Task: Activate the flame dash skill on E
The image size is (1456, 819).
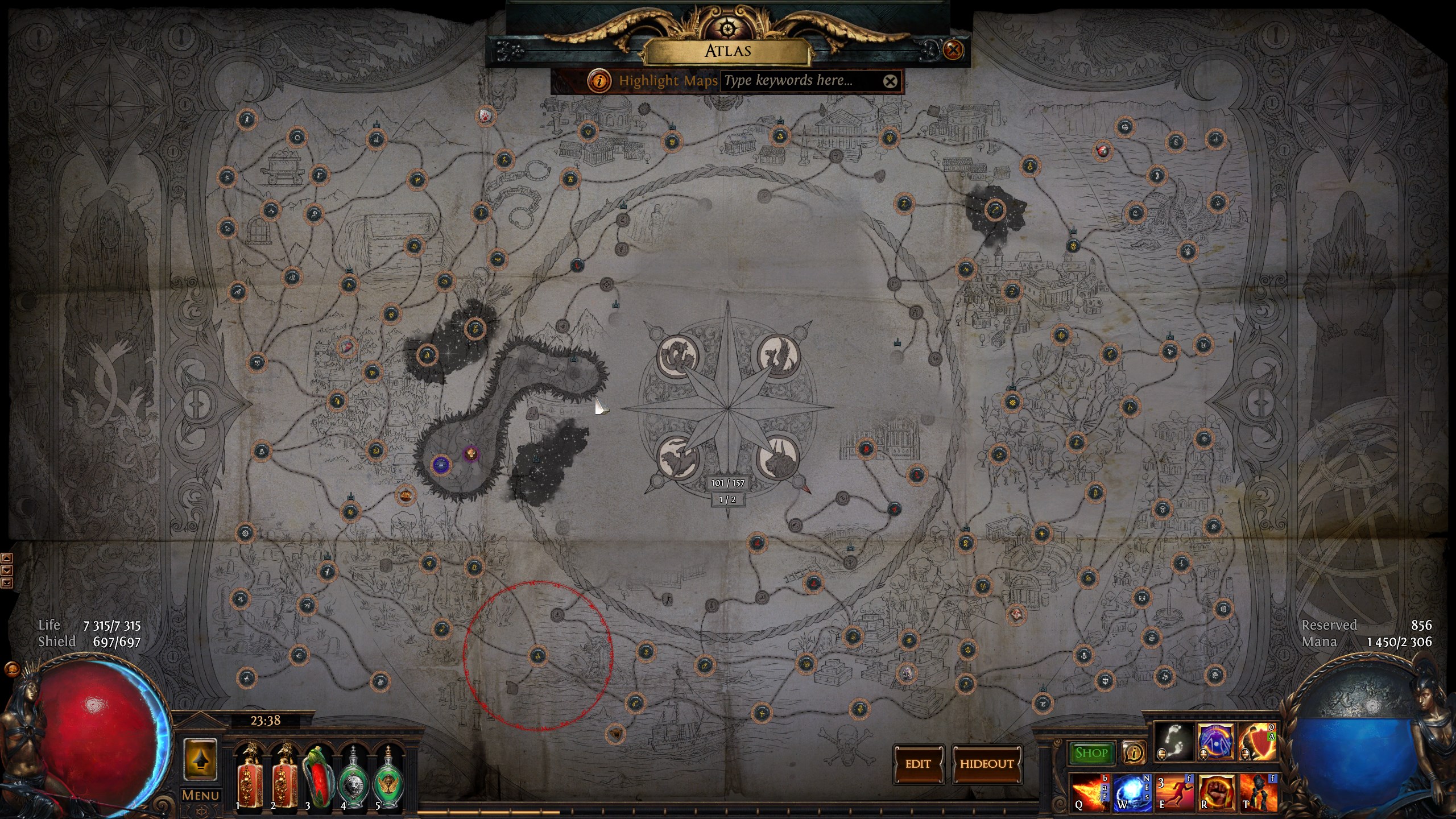Action: coord(1174,792)
